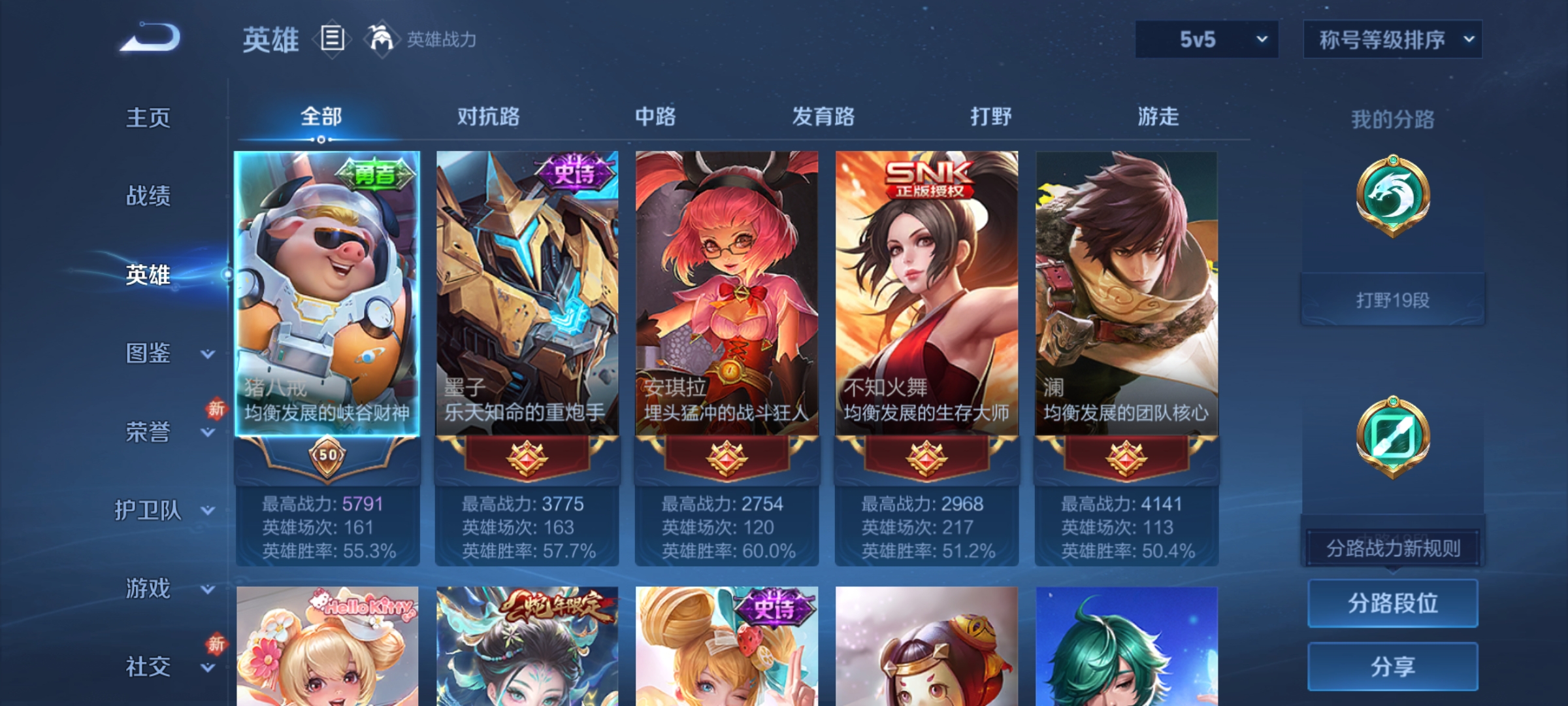Image resolution: width=1568 pixels, height=706 pixels.
Task: Click the 分享 button
Action: (x=1392, y=666)
